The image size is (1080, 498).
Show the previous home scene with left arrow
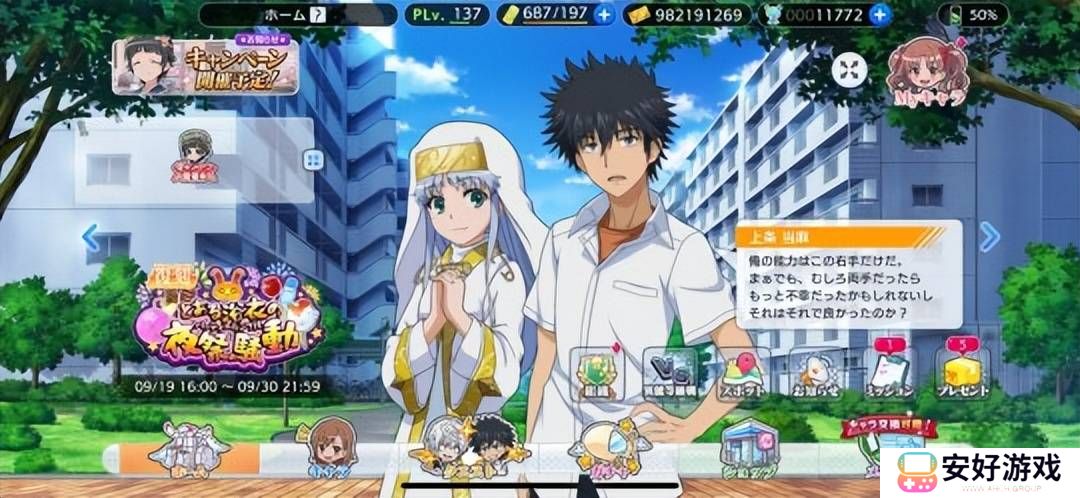click(91, 238)
